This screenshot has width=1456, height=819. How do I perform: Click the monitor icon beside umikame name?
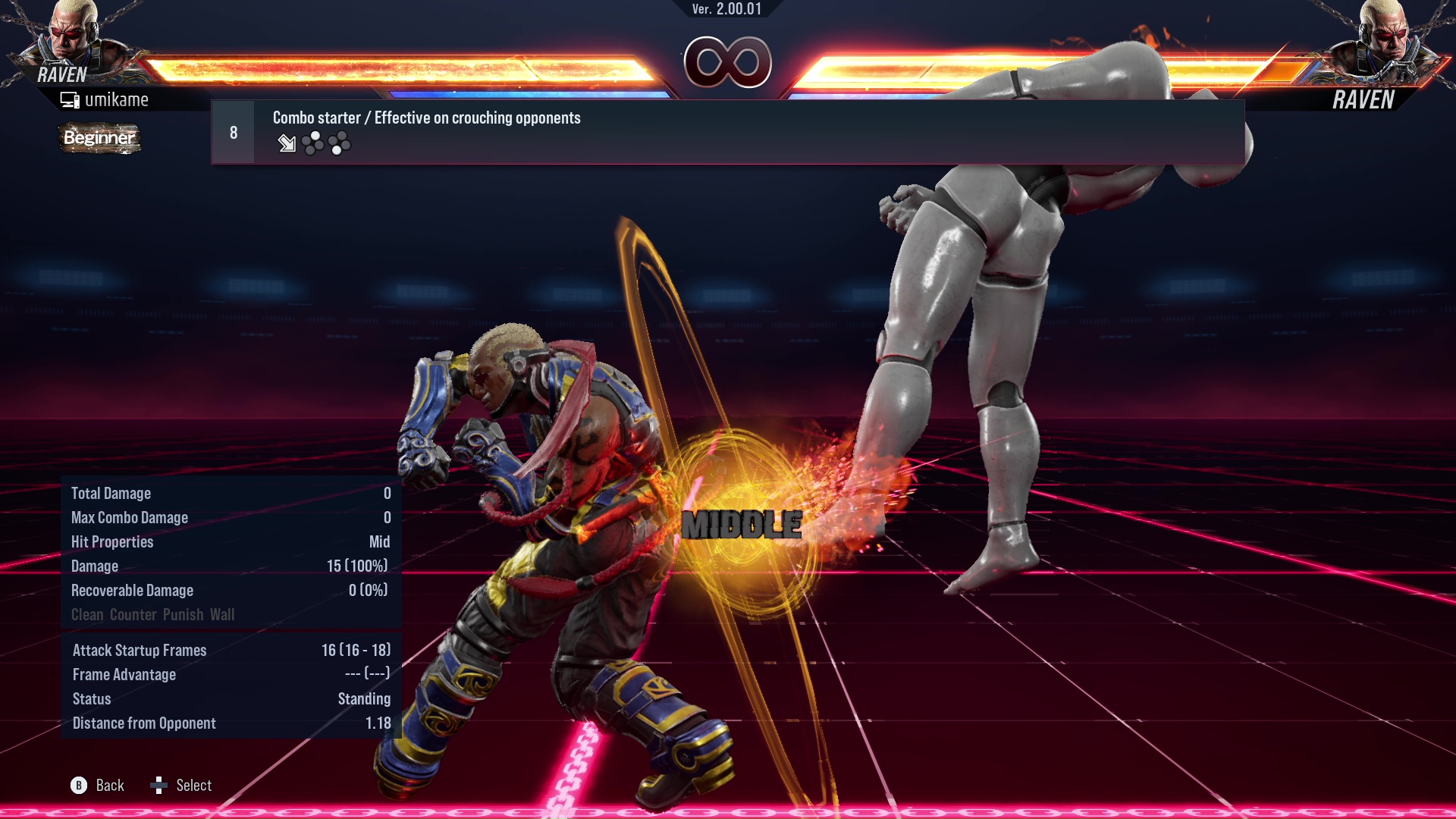coord(70,99)
